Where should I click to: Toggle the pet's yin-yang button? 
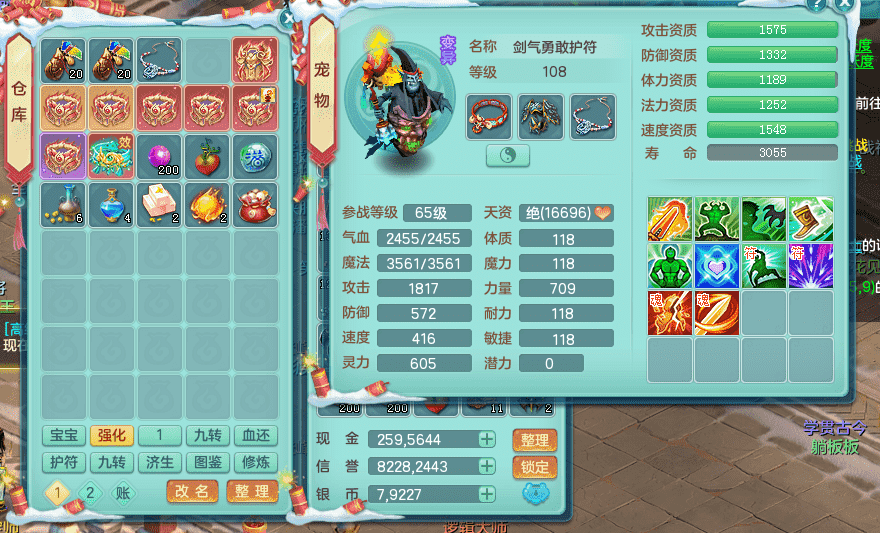coord(508,156)
